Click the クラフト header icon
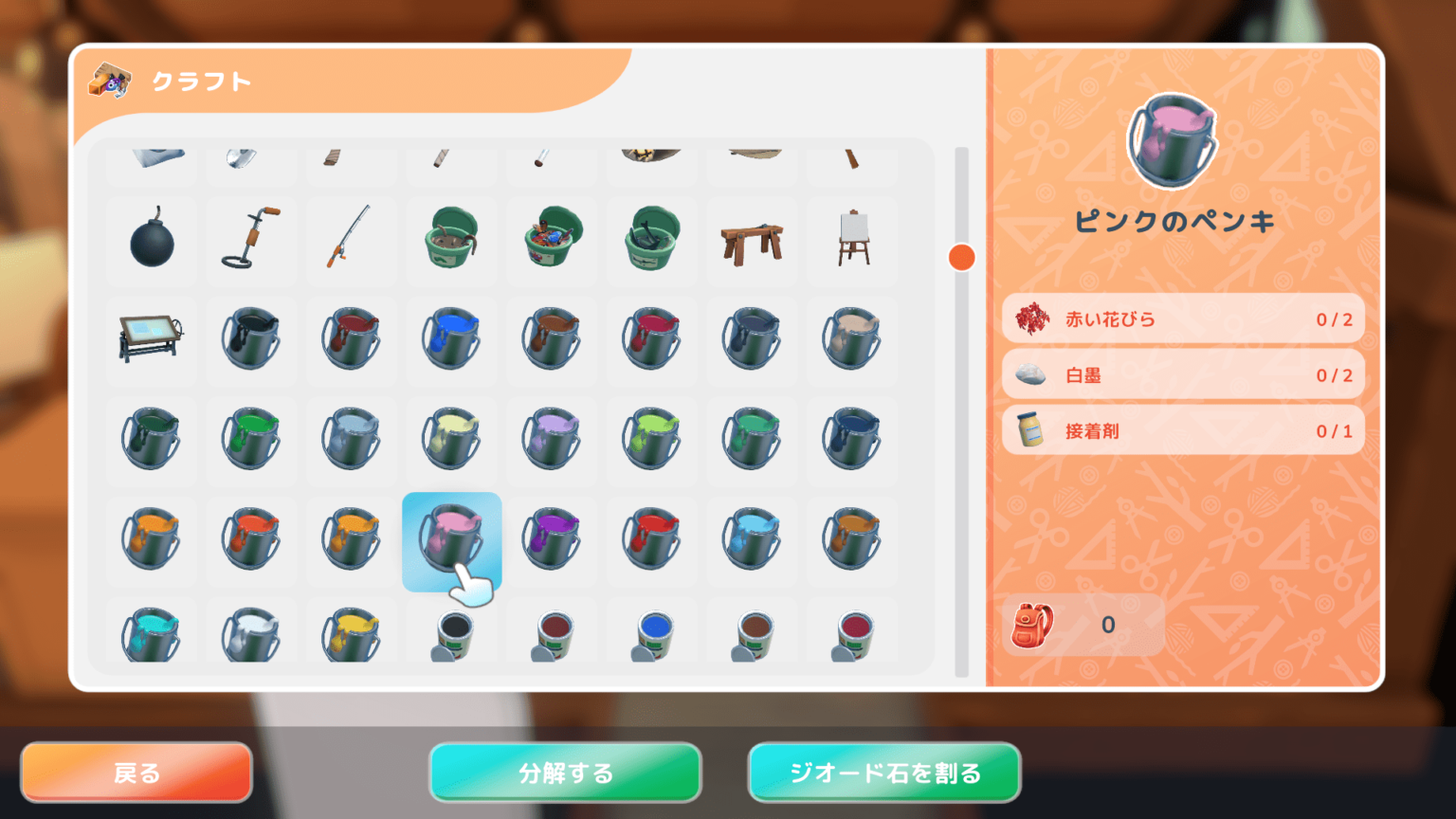The image size is (1456, 819). click(111, 81)
